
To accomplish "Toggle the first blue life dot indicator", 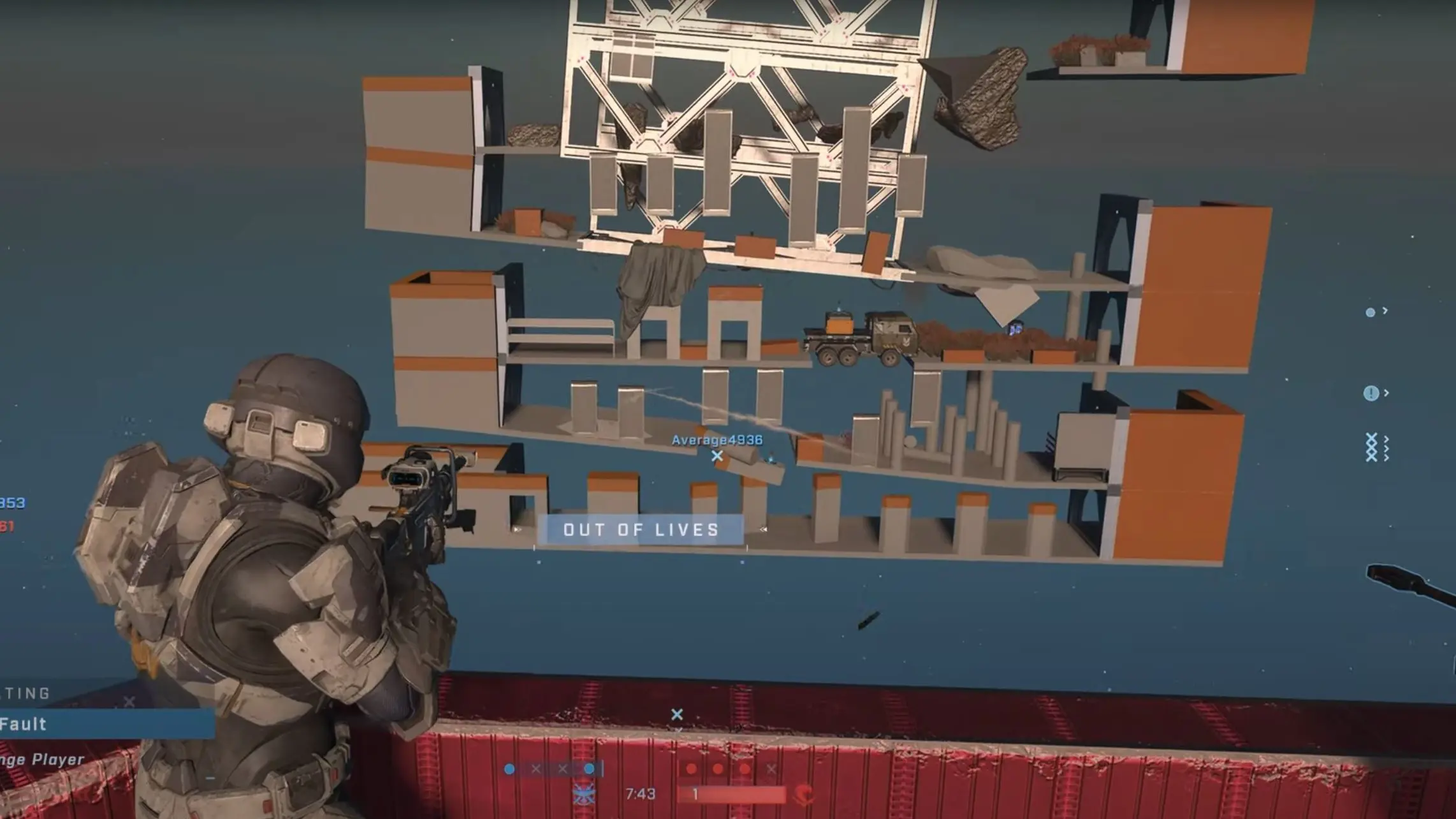I will (x=509, y=768).
